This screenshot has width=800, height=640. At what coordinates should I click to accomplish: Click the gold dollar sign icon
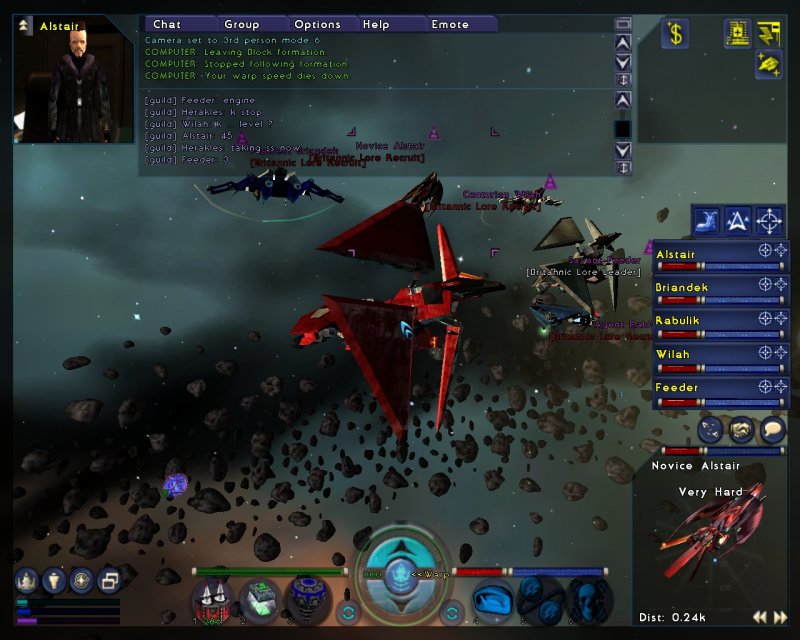675,34
